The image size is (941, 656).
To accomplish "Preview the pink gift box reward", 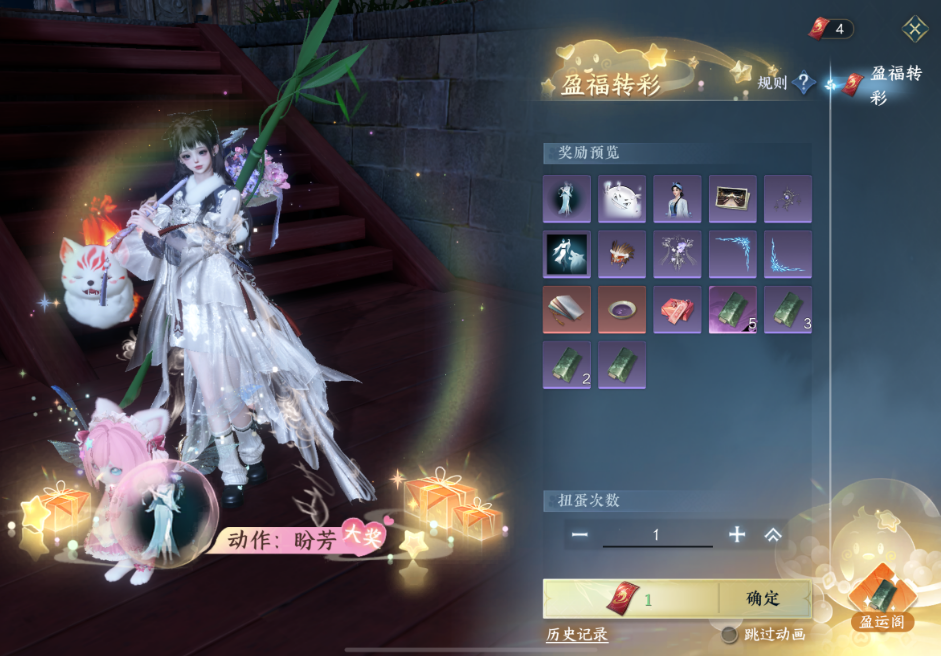I will coord(677,309).
